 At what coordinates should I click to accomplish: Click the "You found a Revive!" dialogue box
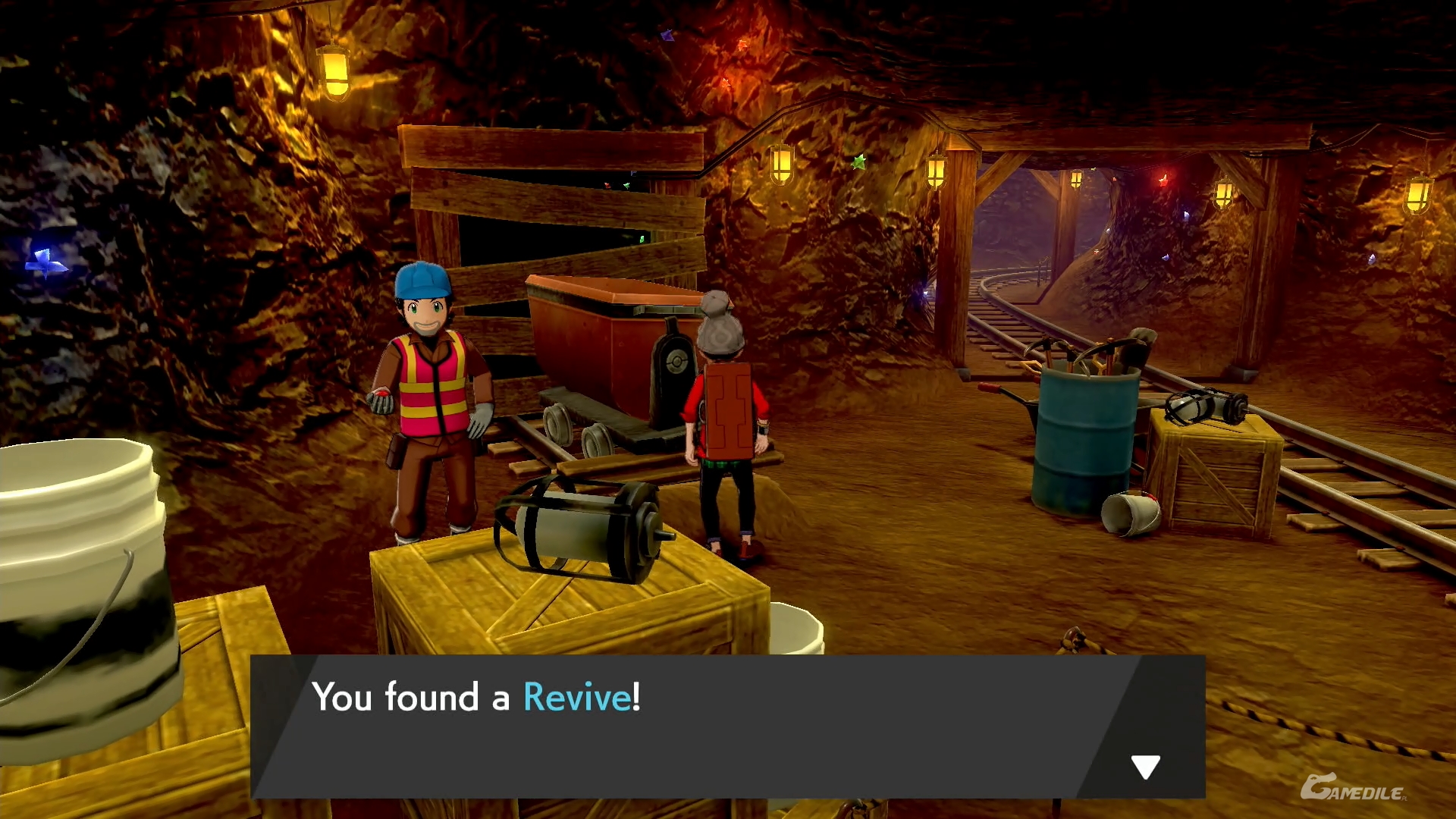[x=726, y=726]
